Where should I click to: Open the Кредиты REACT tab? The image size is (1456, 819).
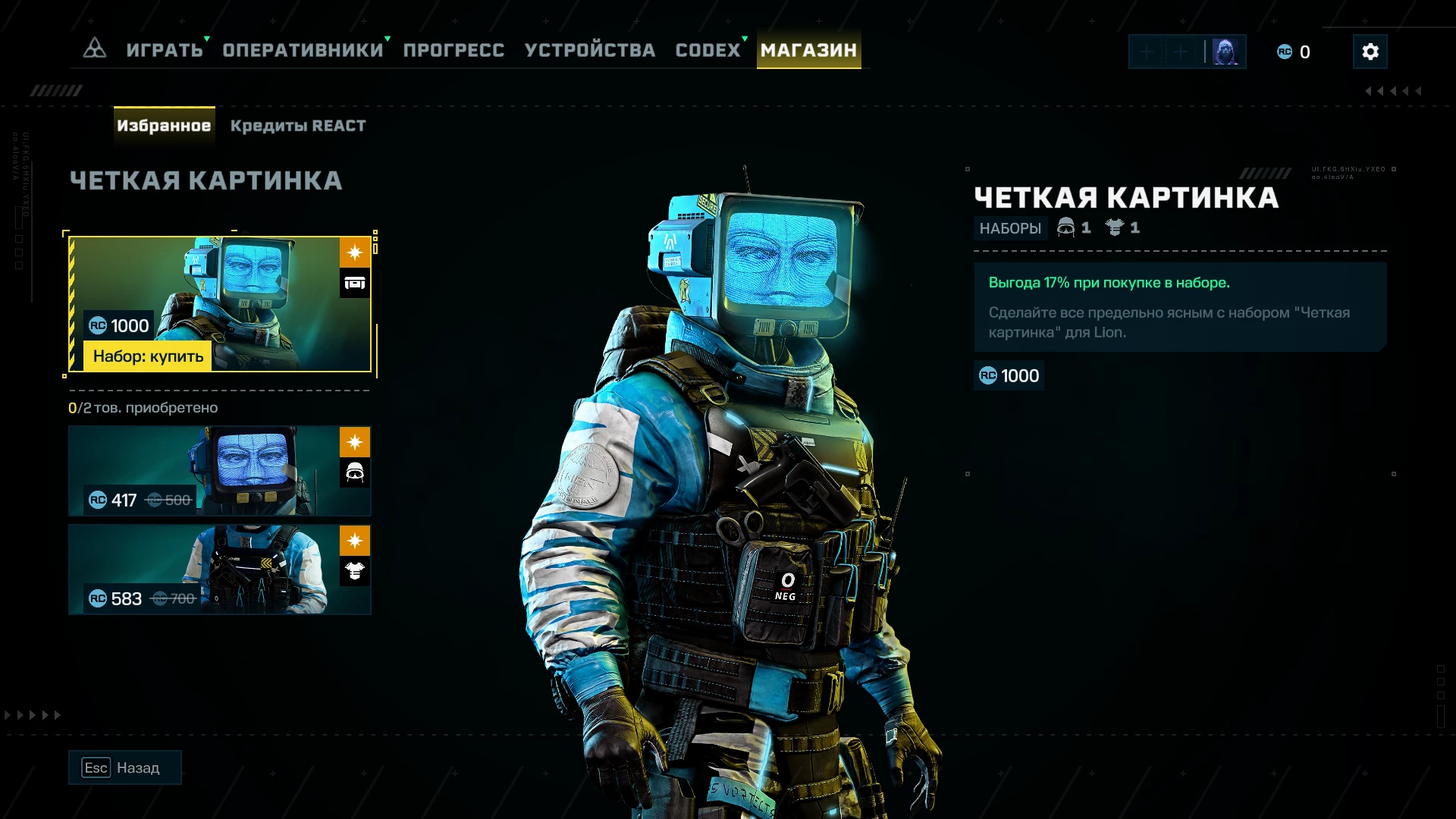pyautogui.click(x=298, y=126)
